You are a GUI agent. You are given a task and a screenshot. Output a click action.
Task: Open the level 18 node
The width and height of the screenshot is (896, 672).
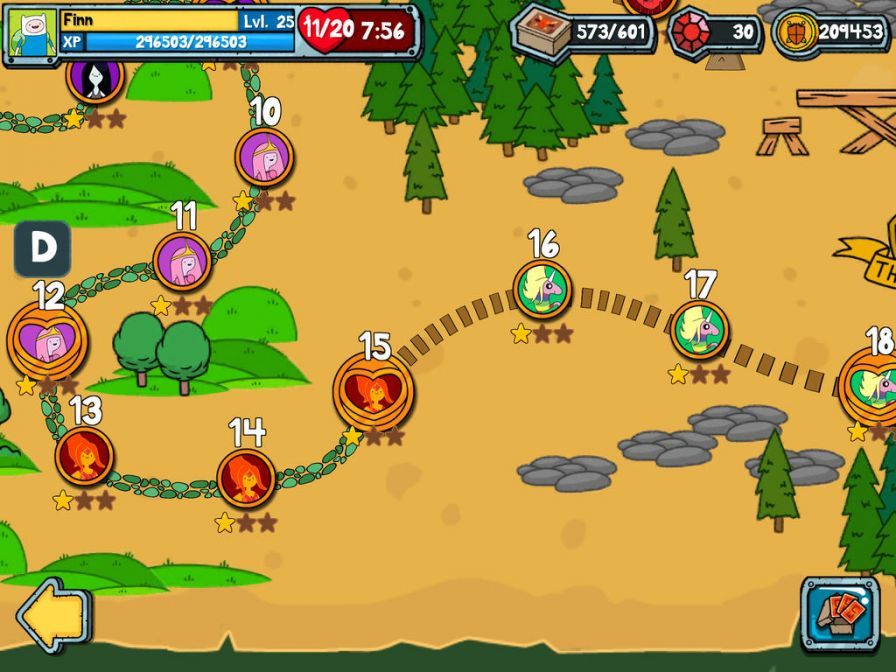point(872,386)
